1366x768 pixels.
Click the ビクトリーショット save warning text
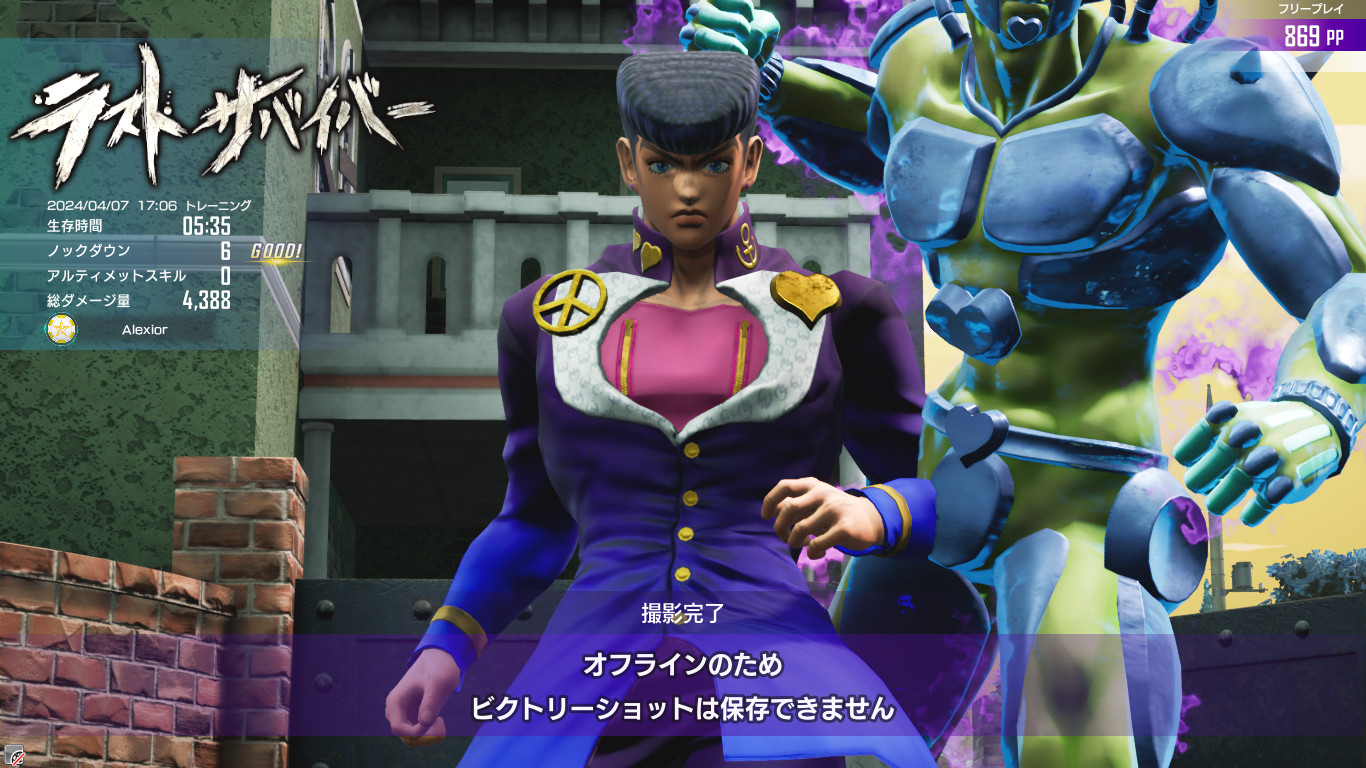[683, 708]
